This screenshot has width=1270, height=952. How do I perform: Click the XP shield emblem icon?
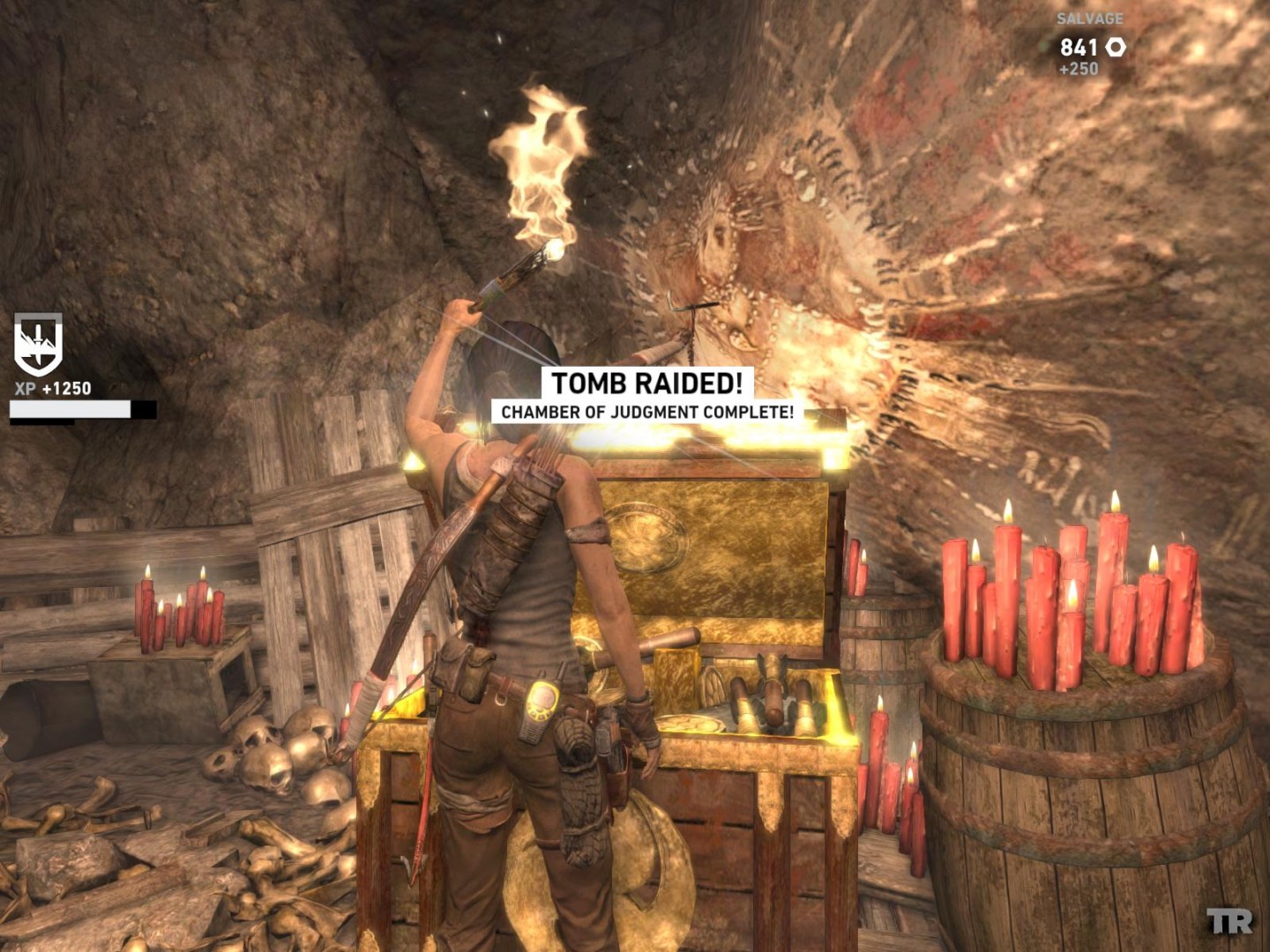[38, 345]
